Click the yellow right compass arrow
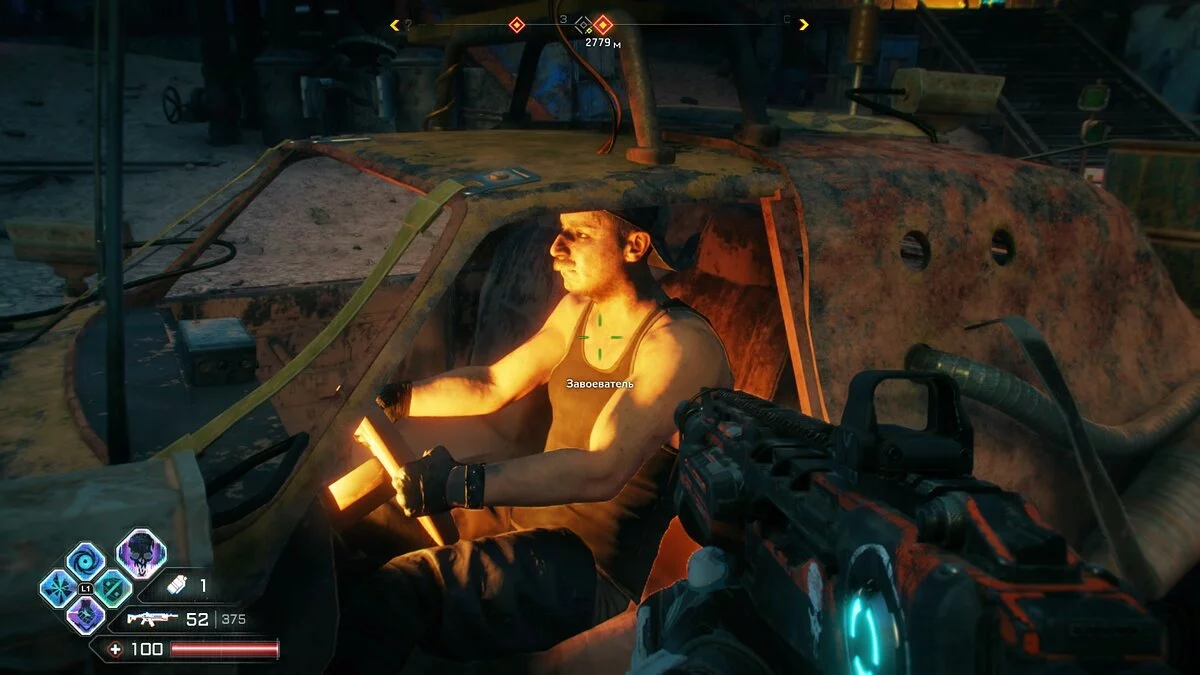Image resolution: width=1200 pixels, height=675 pixels. point(804,25)
